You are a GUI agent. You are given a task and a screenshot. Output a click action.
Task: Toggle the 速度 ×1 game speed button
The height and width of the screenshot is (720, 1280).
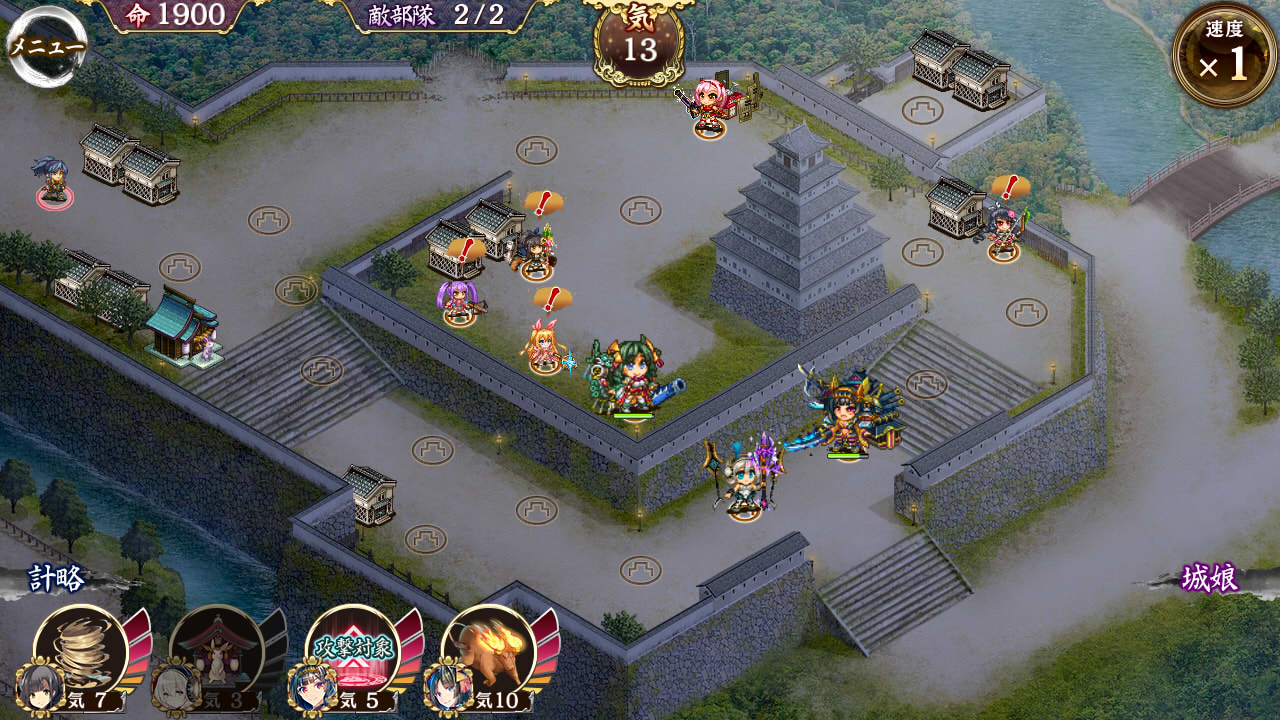point(1224,56)
